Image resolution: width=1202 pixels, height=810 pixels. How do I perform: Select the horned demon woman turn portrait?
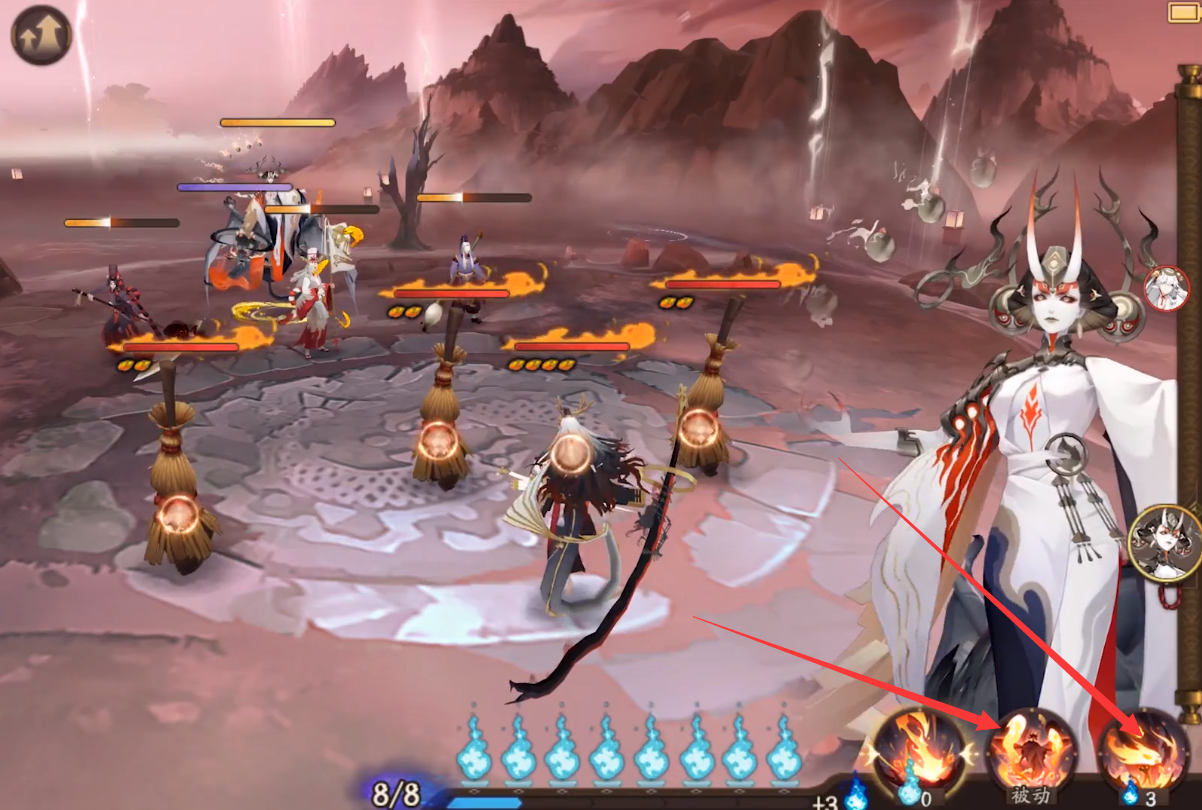[x=1165, y=543]
